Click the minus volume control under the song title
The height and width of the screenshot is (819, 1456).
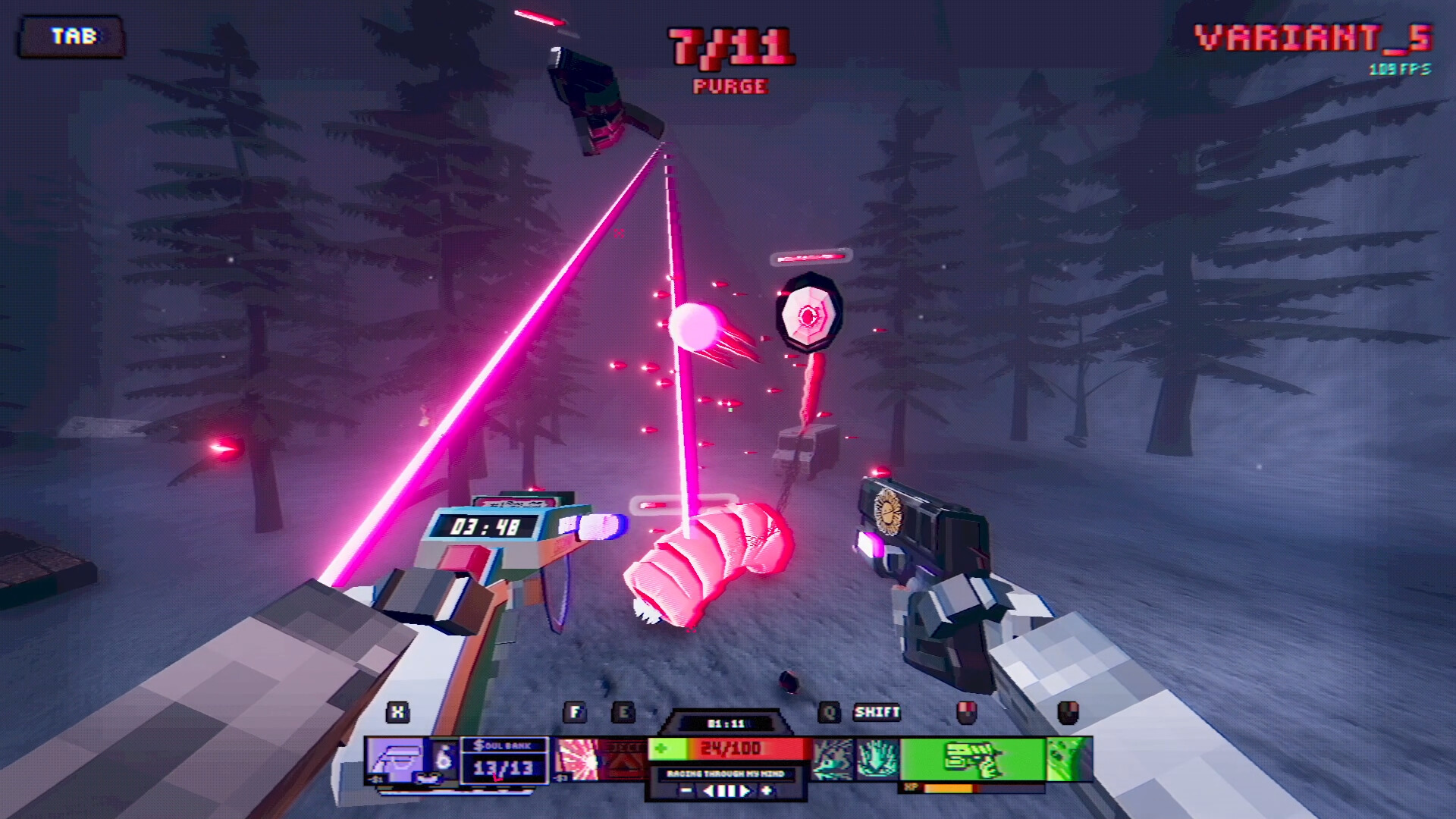(684, 789)
